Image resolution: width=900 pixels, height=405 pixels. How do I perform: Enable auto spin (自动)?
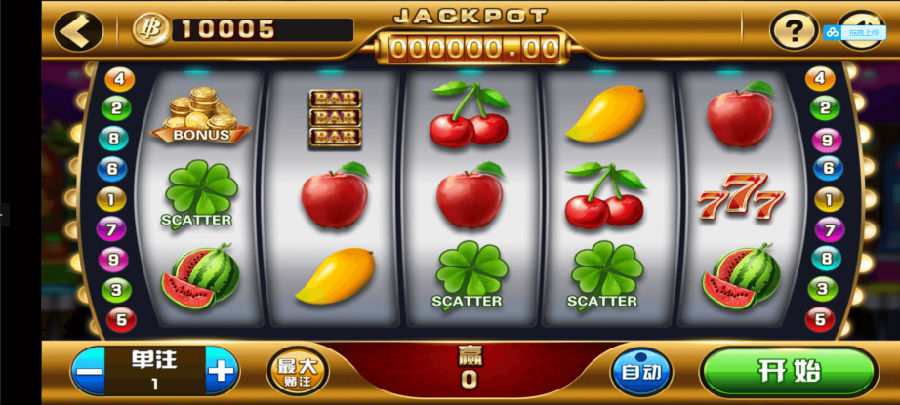click(639, 372)
